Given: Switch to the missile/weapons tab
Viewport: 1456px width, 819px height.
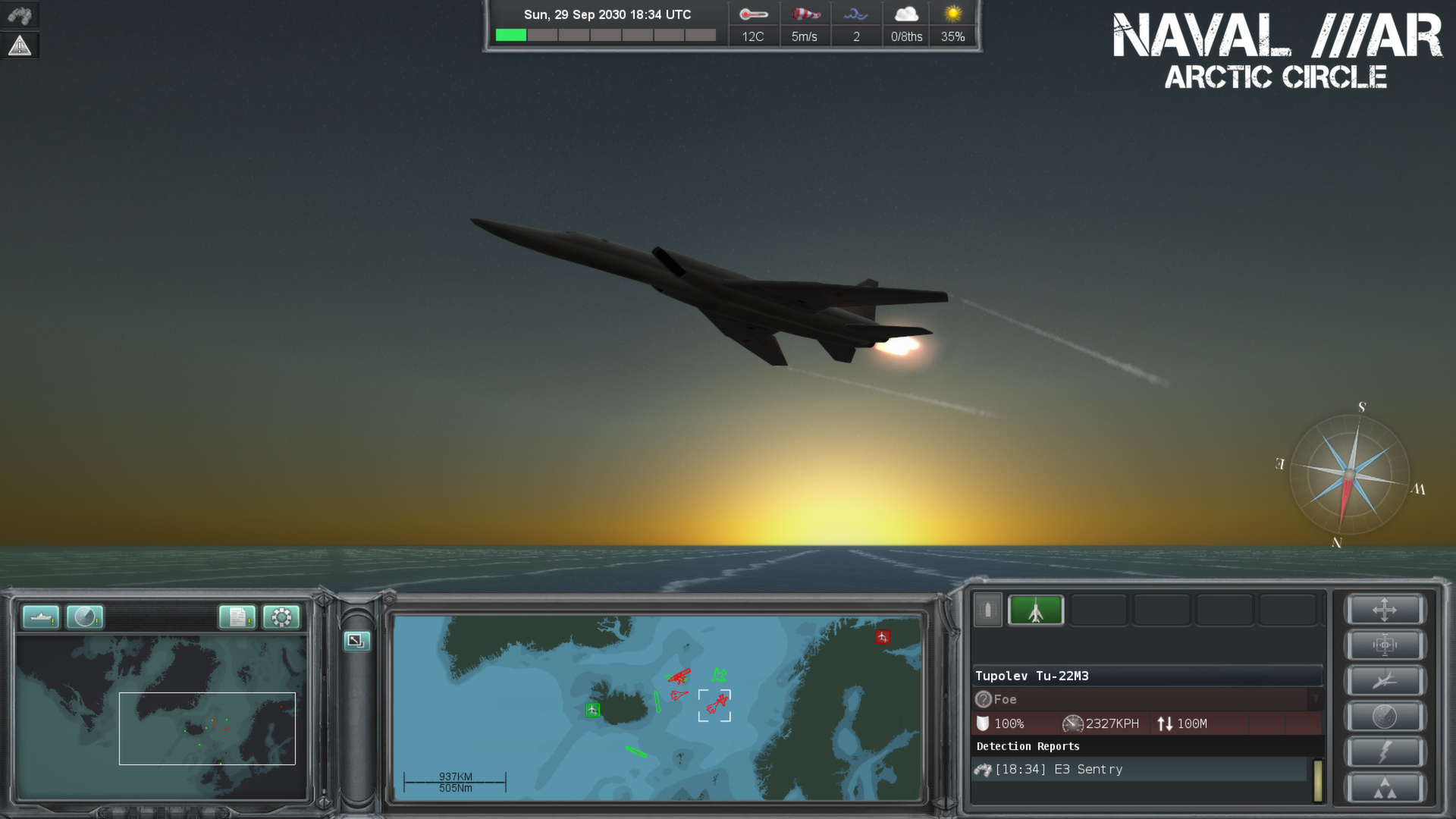Looking at the screenshot, I should coord(987,610).
